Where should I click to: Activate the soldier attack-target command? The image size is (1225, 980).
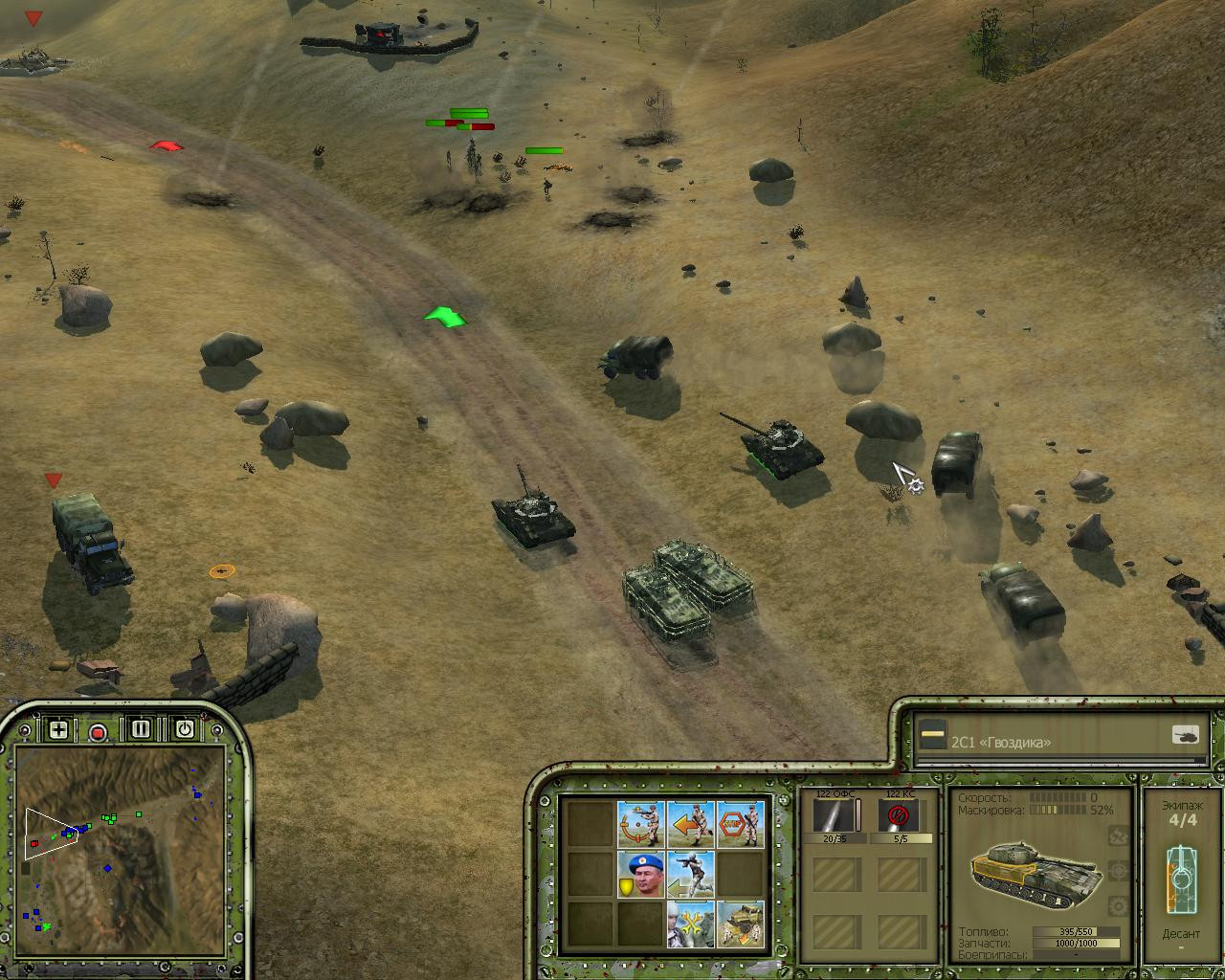[x=641, y=824]
